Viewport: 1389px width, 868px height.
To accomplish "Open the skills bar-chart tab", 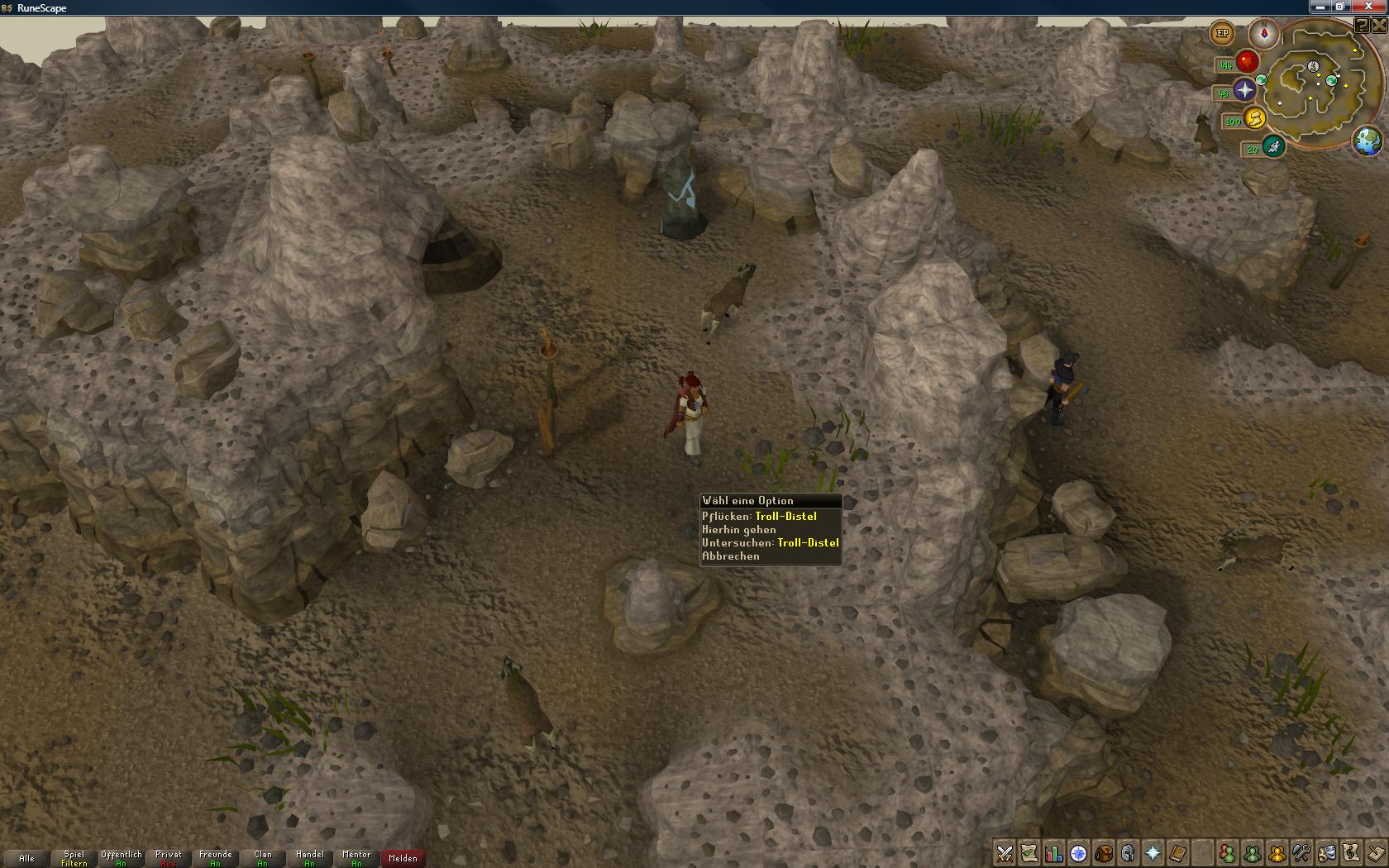I will point(1053,853).
